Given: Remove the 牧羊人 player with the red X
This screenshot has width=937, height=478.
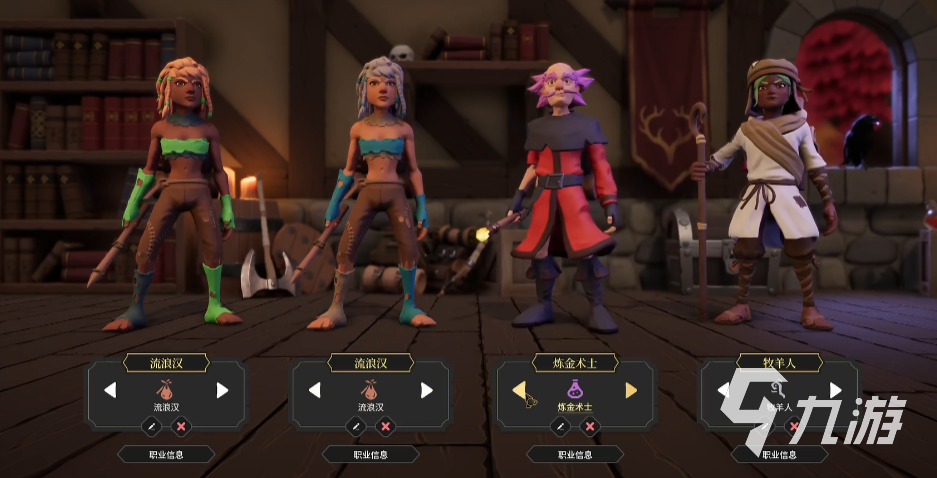Looking at the screenshot, I should tap(795, 426).
